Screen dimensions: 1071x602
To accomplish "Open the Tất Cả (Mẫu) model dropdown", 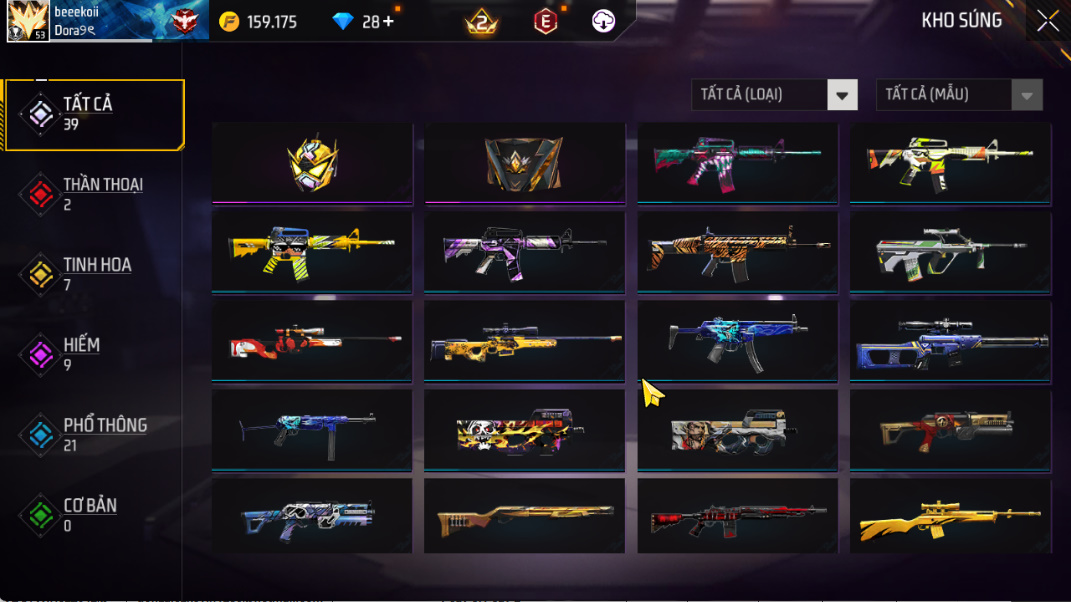I will [958, 95].
